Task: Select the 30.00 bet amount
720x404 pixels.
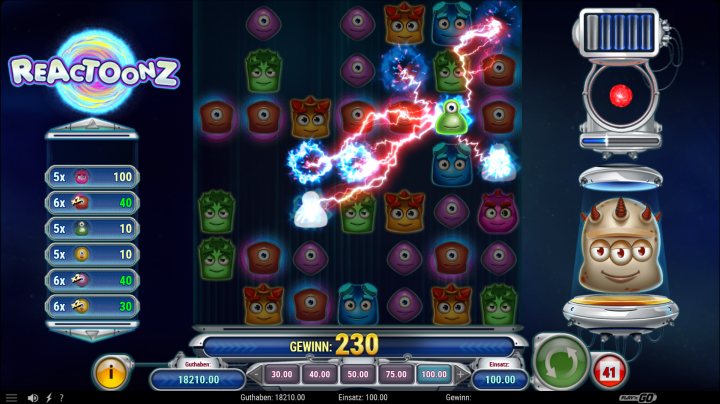Action: [x=282, y=374]
